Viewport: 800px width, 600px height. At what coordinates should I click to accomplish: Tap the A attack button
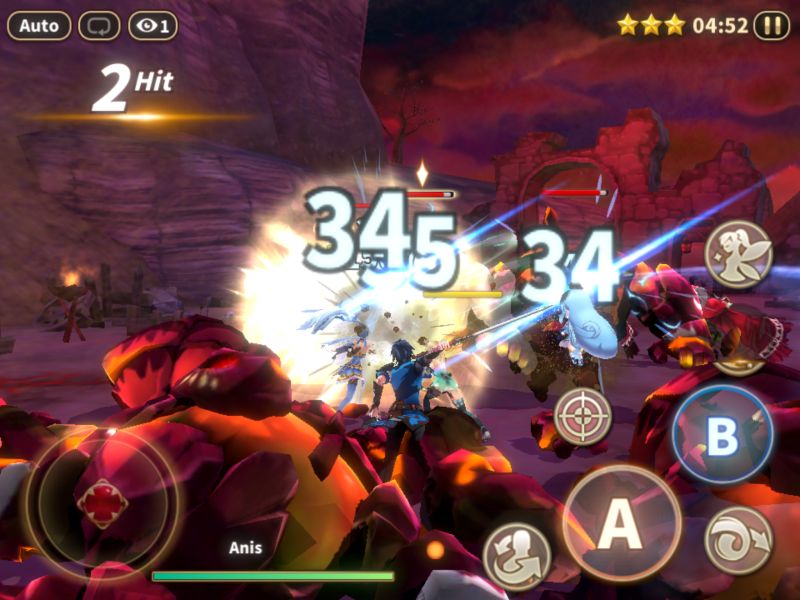tap(621, 523)
